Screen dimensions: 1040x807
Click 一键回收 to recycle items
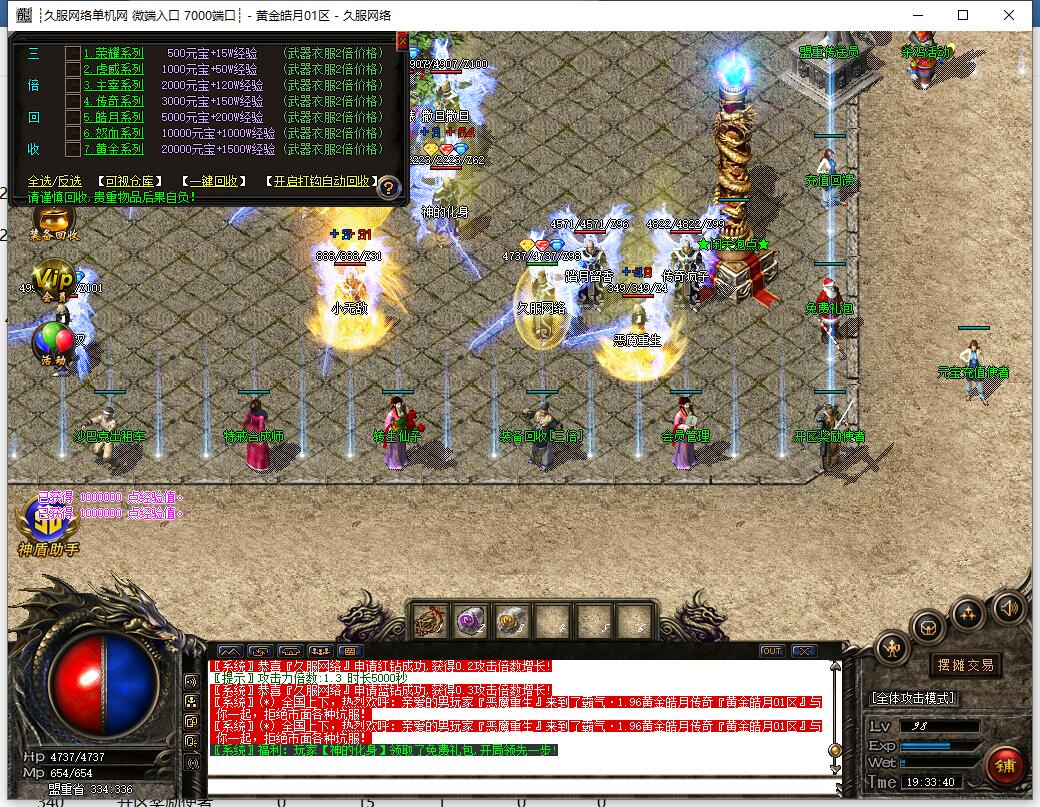[214, 181]
